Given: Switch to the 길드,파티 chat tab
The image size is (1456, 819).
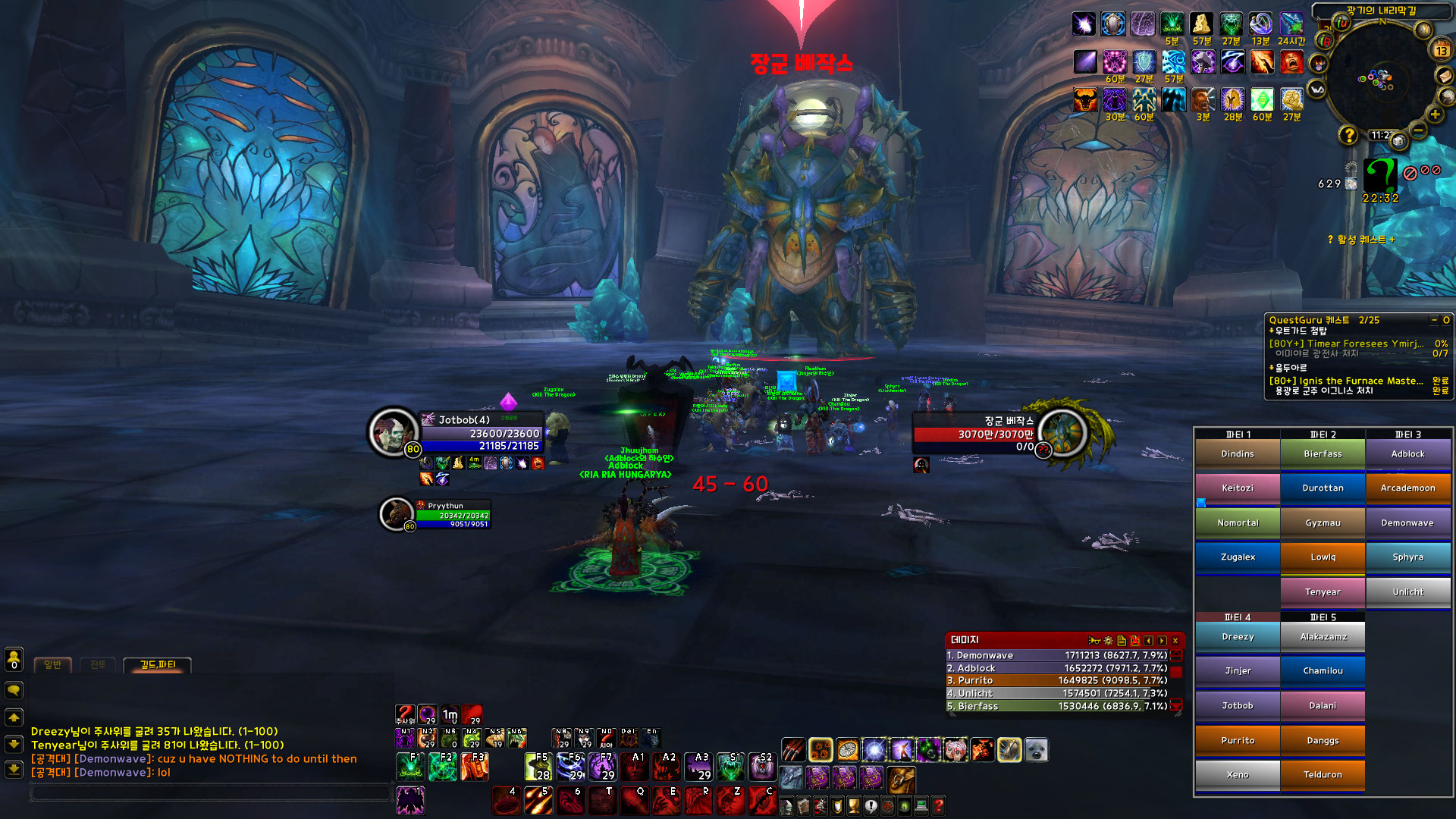Looking at the screenshot, I should pyautogui.click(x=157, y=665).
